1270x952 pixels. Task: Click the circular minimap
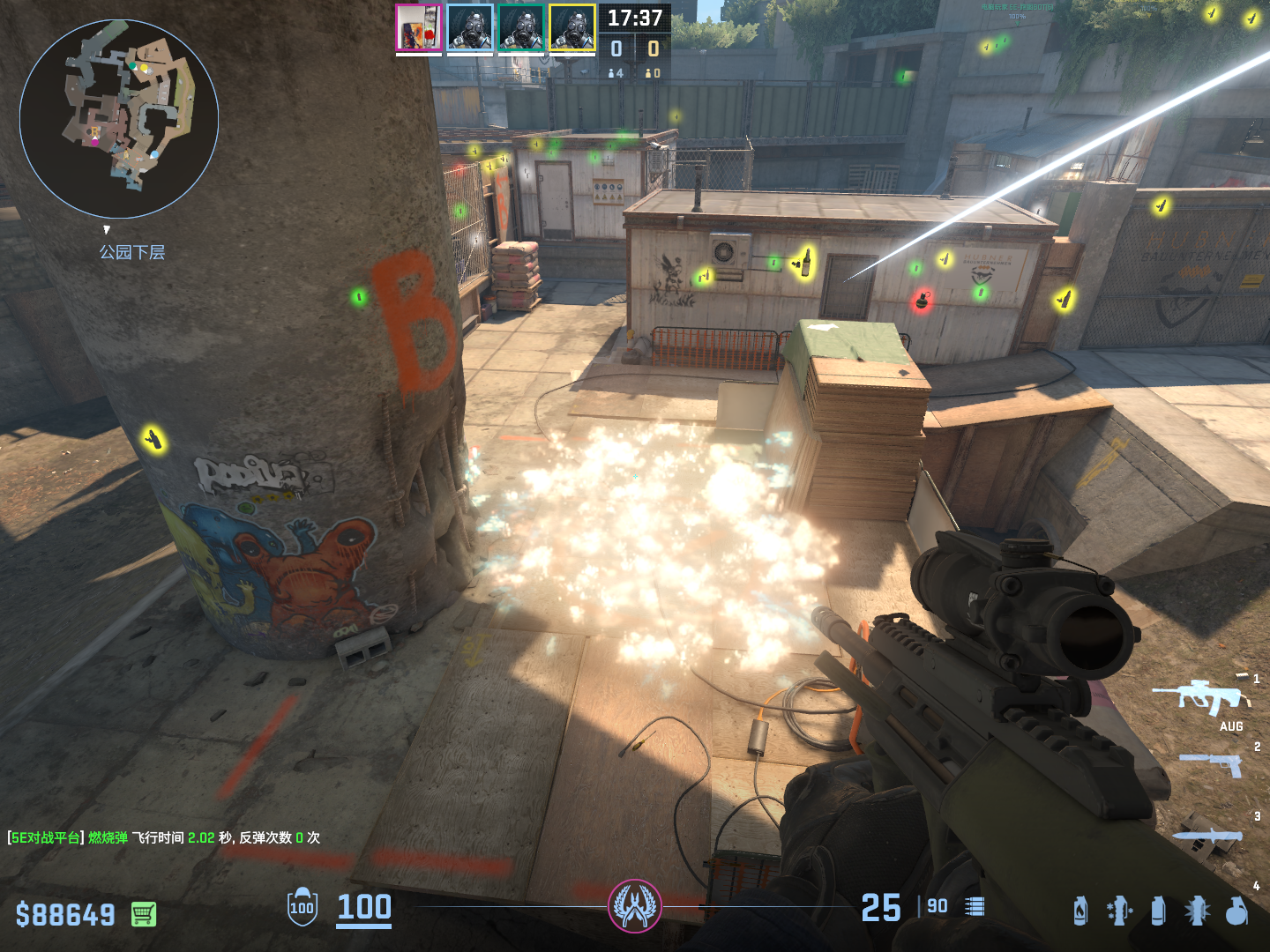click(x=119, y=119)
